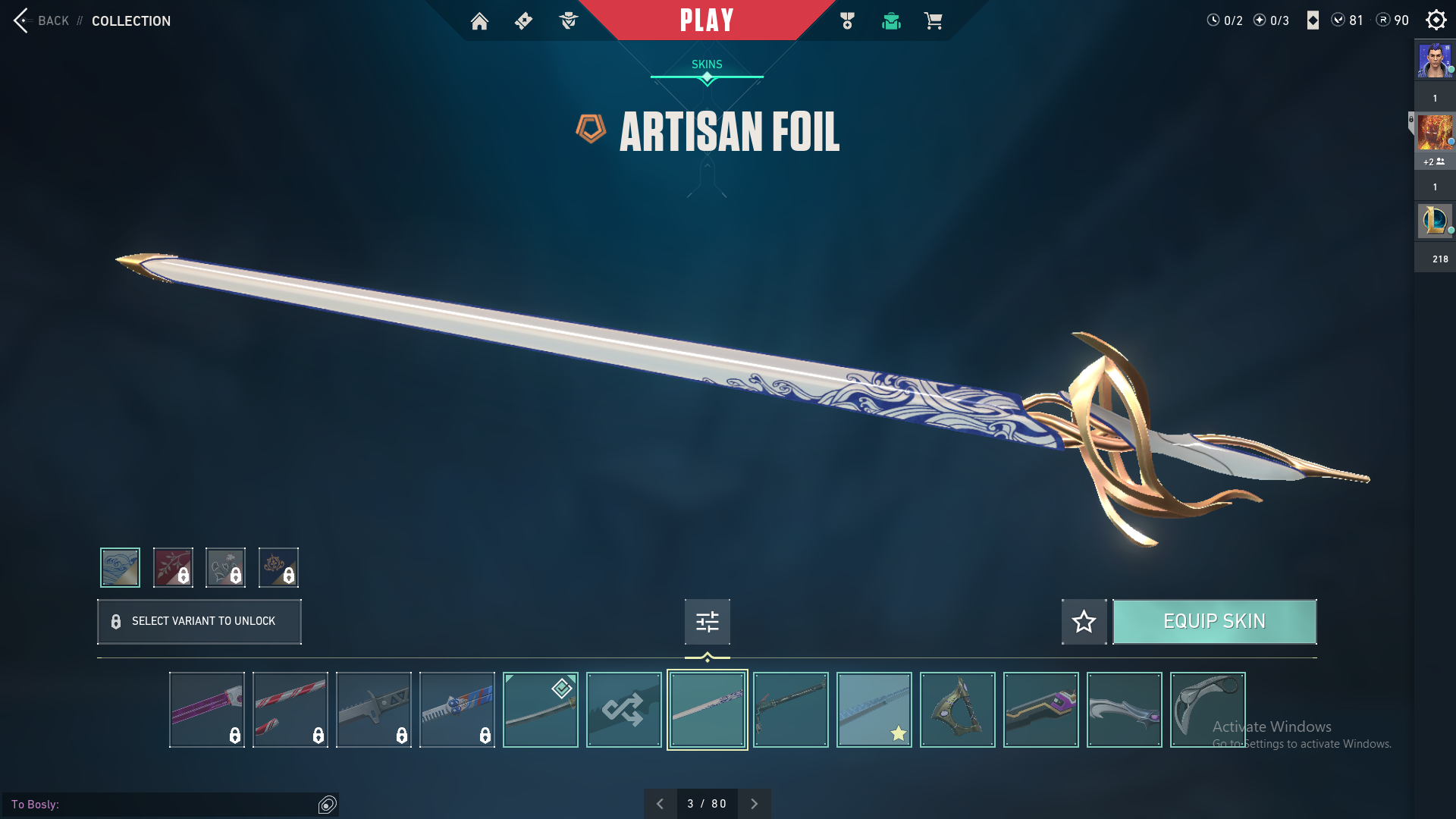Choose the locked candy cane melee skin
The height and width of the screenshot is (819, 1456).
pos(290,710)
